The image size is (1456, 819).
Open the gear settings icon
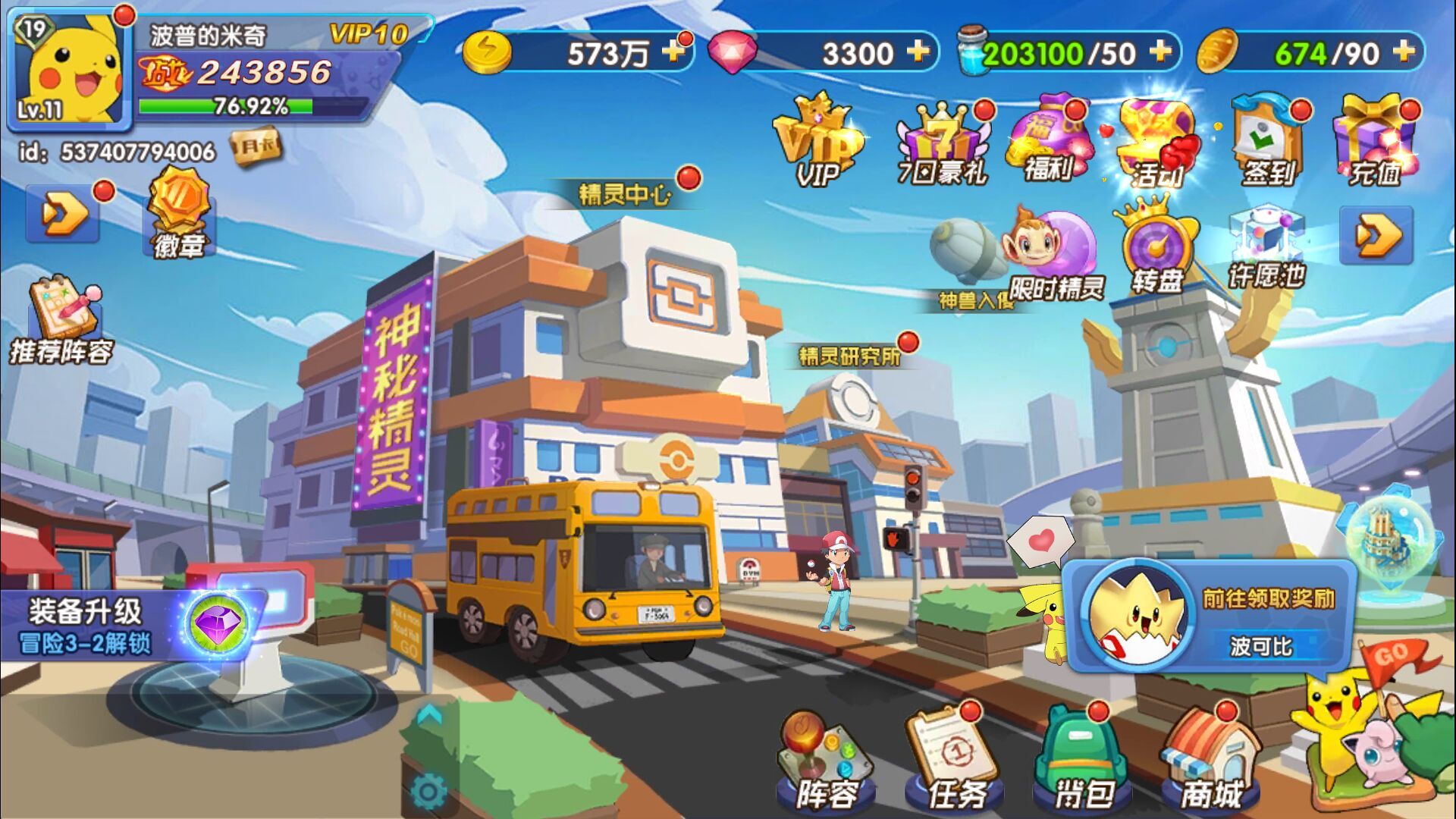pos(428,792)
